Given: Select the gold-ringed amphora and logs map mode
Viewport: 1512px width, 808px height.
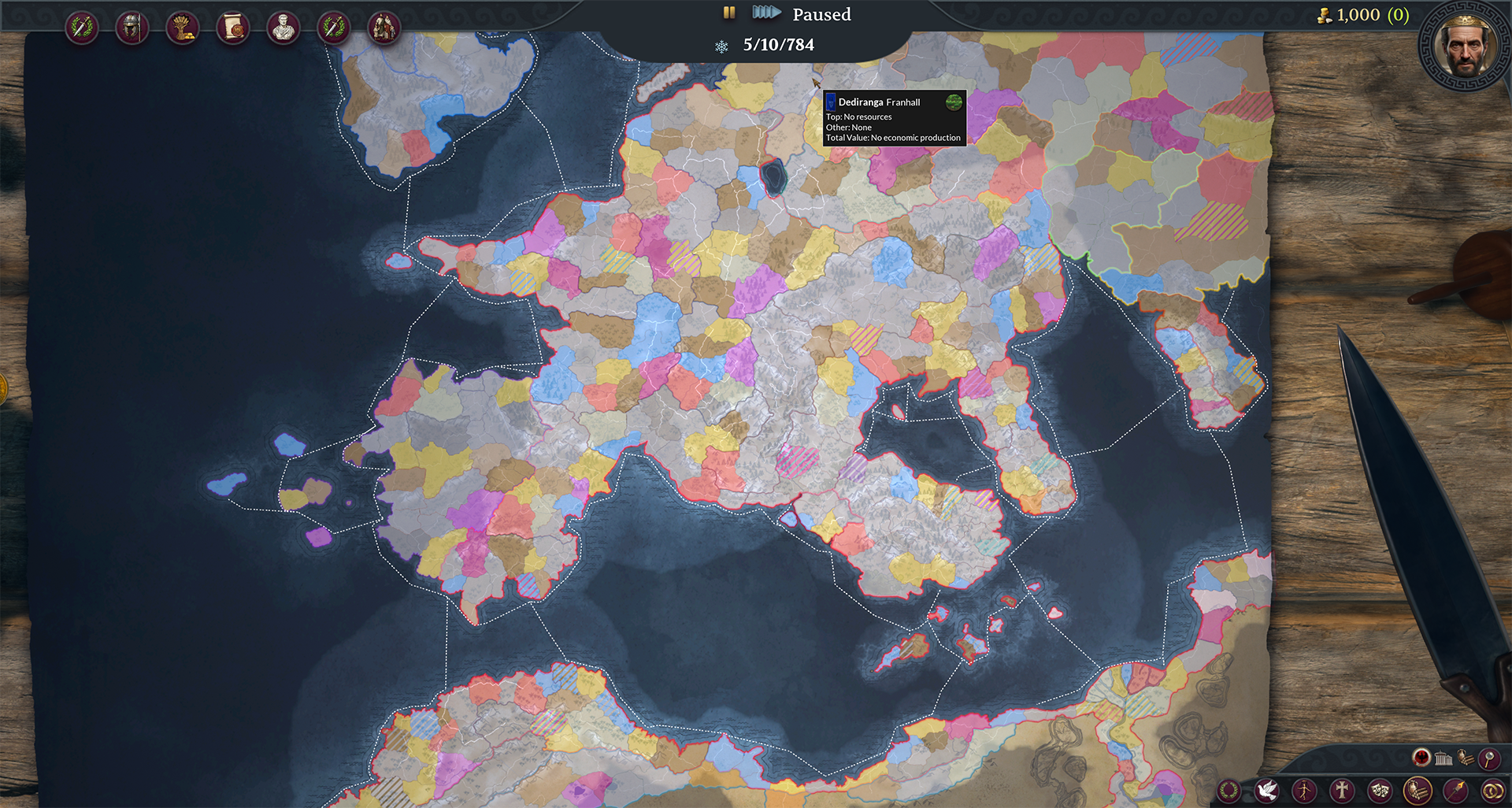Looking at the screenshot, I should pyautogui.click(x=1417, y=790).
